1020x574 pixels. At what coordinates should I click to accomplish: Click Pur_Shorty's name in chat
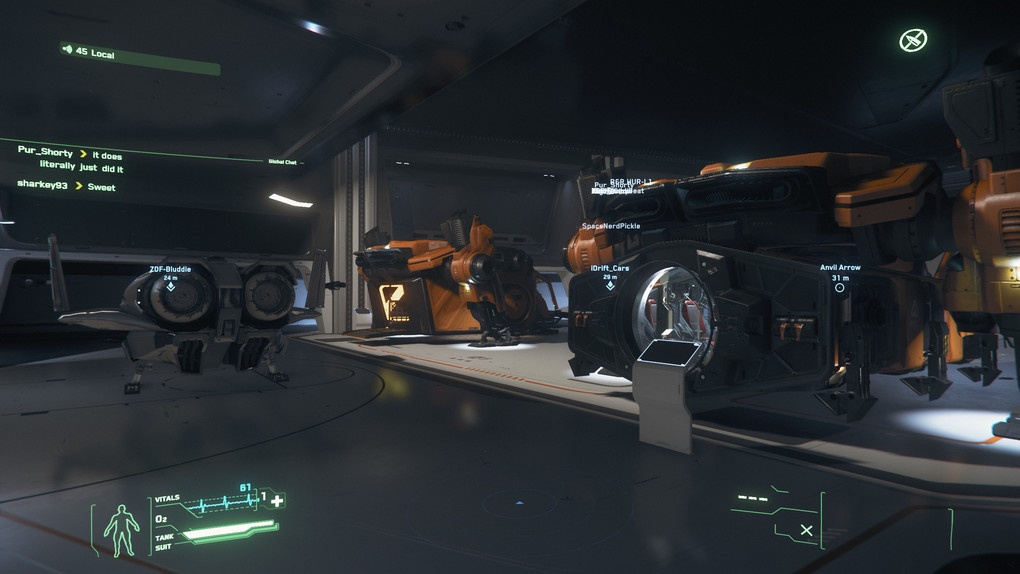pos(46,151)
